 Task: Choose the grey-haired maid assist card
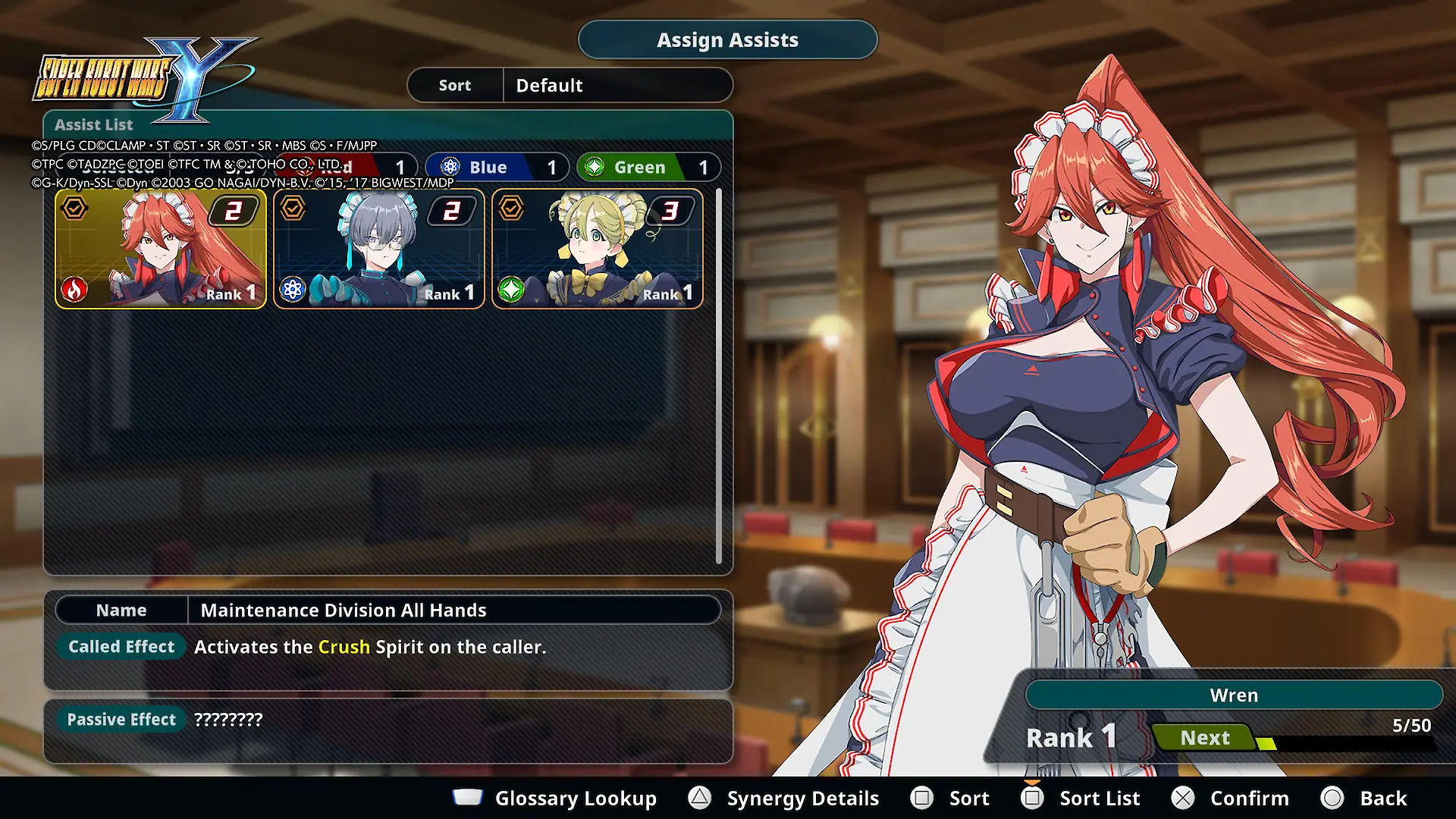(x=379, y=249)
